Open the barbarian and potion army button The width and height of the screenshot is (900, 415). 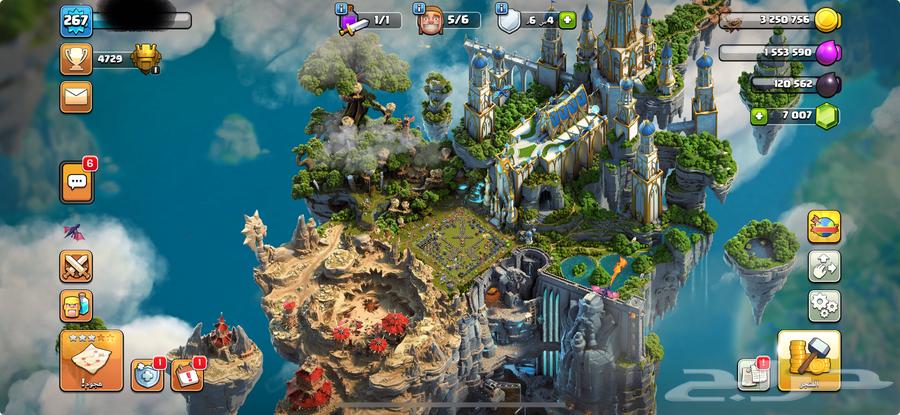click(76, 304)
